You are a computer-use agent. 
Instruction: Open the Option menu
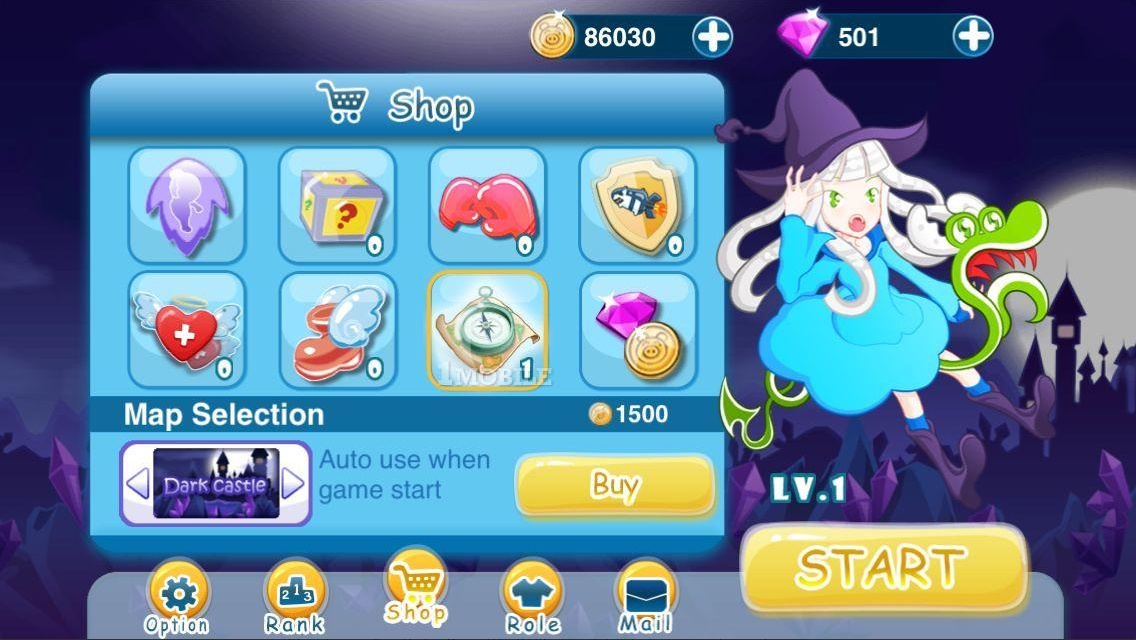coord(178,600)
